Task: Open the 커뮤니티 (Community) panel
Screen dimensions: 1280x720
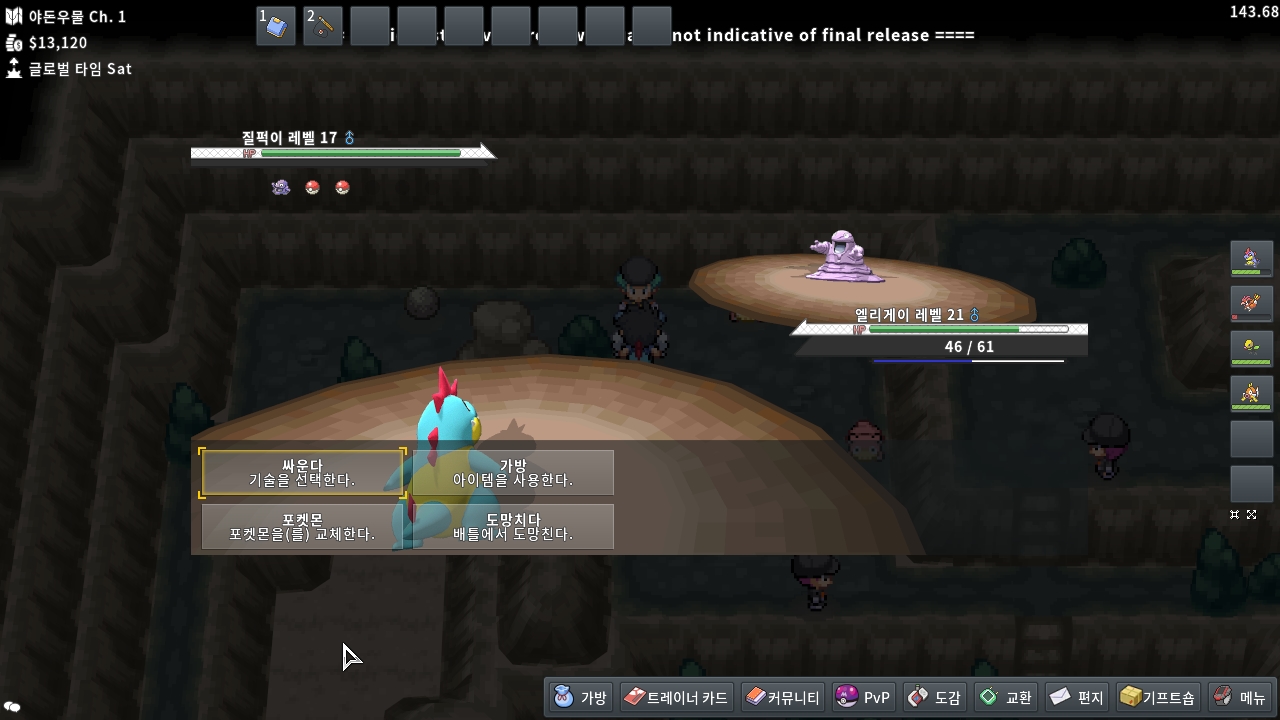Action: pyautogui.click(x=783, y=697)
